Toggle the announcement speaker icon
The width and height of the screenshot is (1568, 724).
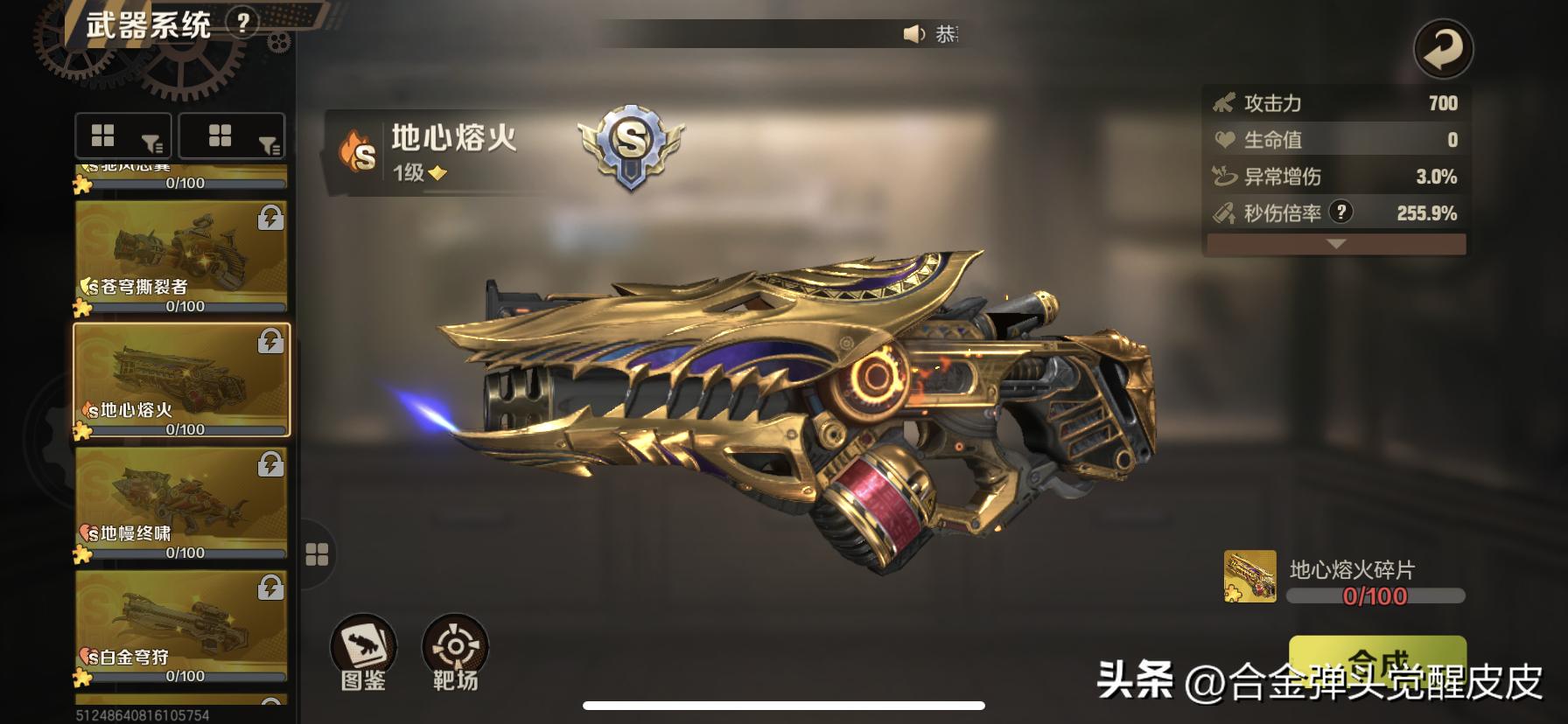[913, 34]
